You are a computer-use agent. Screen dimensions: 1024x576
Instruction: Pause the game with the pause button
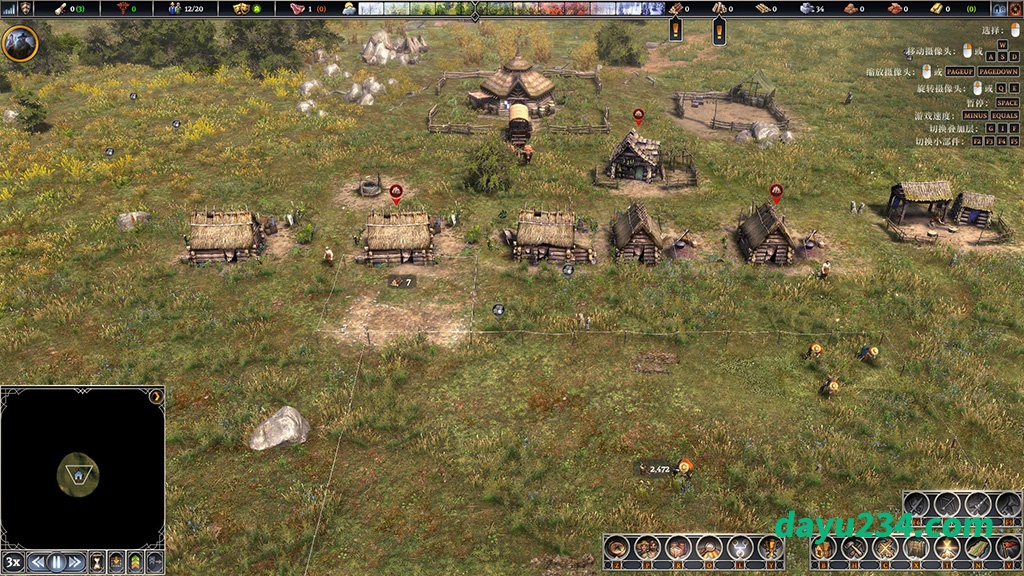click(57, 562)
